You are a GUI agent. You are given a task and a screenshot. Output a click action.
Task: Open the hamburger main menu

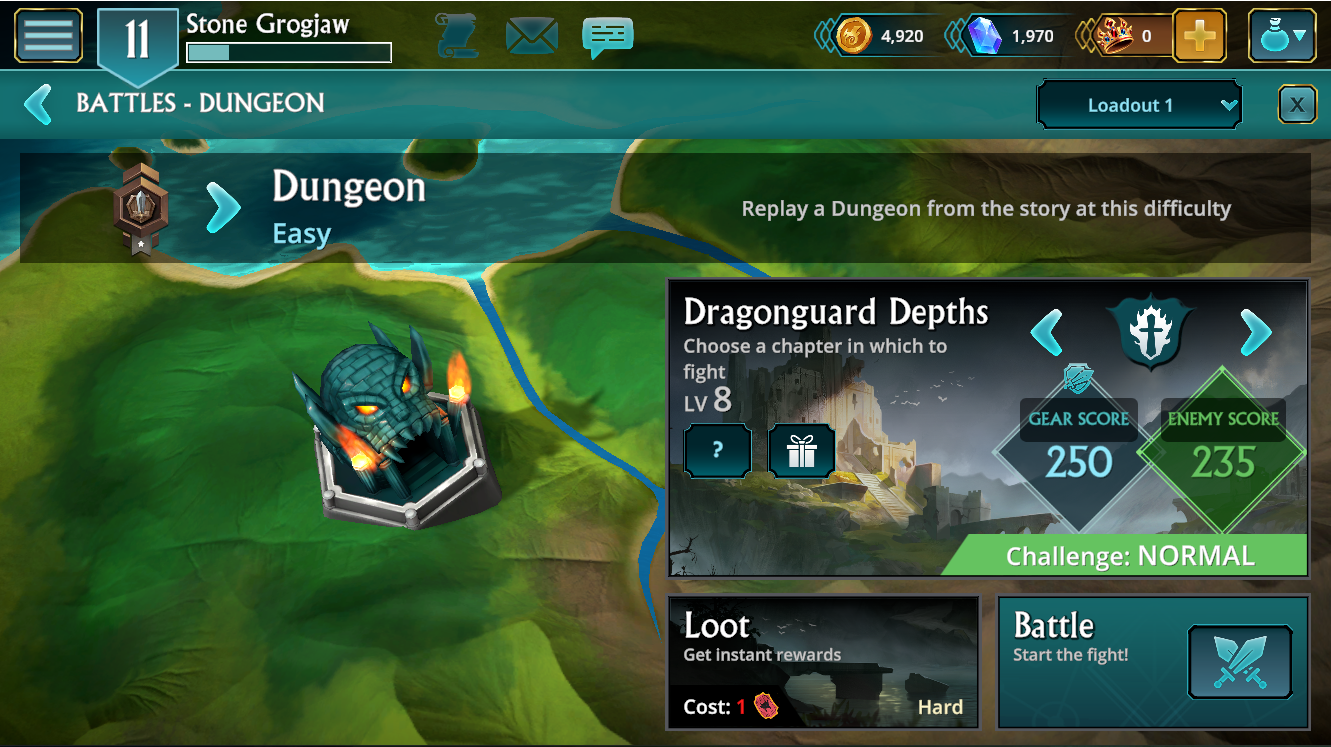coord(48,36)
